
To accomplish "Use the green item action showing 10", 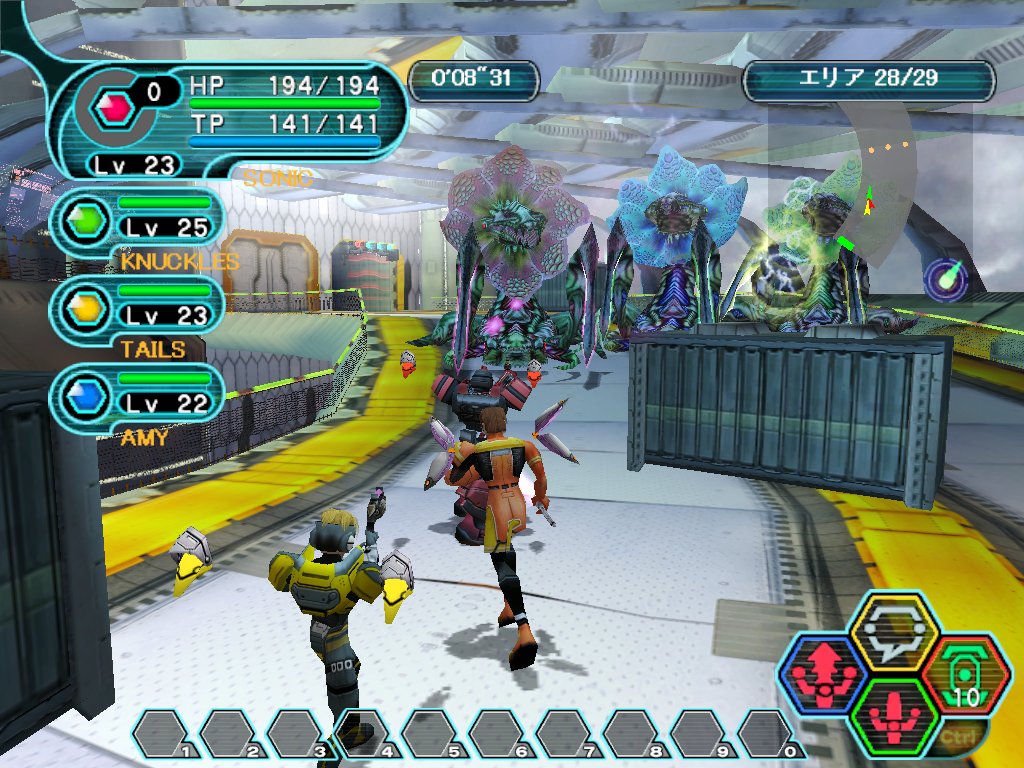I will (964, 673).
